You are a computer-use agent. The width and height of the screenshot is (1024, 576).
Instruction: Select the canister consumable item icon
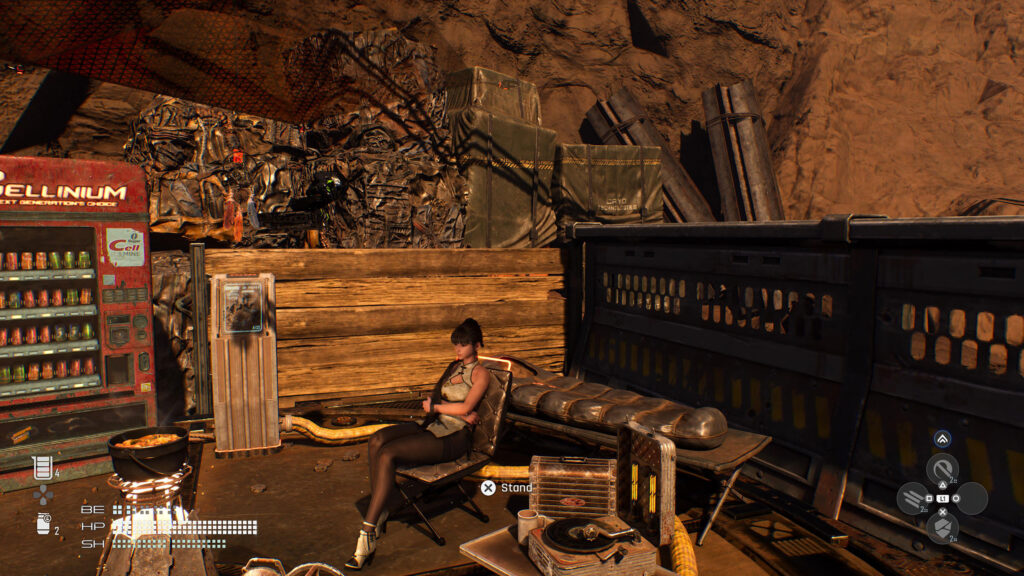click(43, 522)
